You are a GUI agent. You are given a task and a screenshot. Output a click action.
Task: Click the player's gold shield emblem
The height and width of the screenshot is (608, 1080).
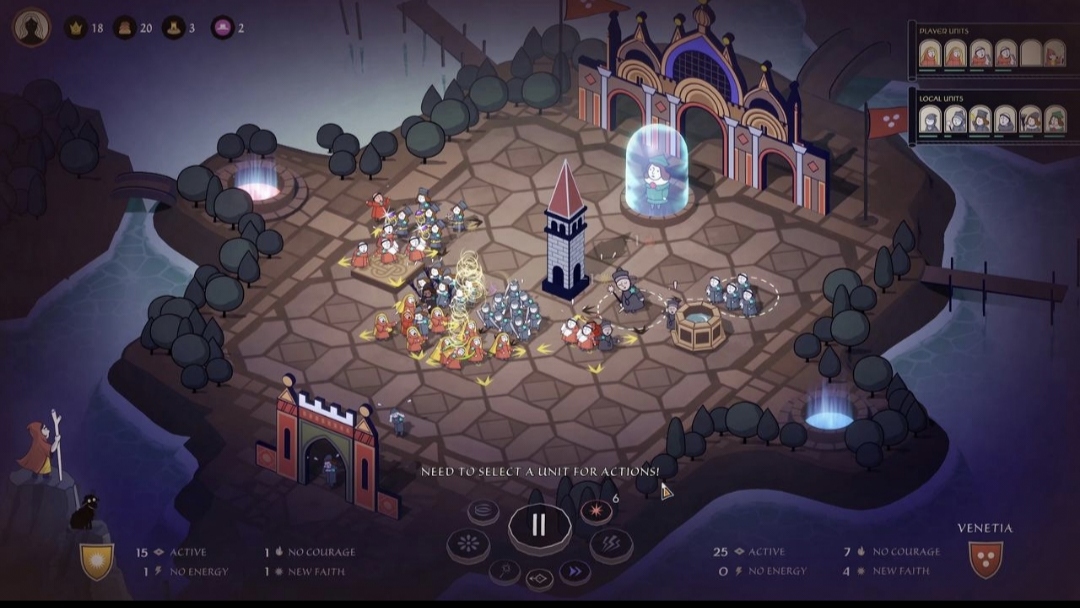click(97, 560)
